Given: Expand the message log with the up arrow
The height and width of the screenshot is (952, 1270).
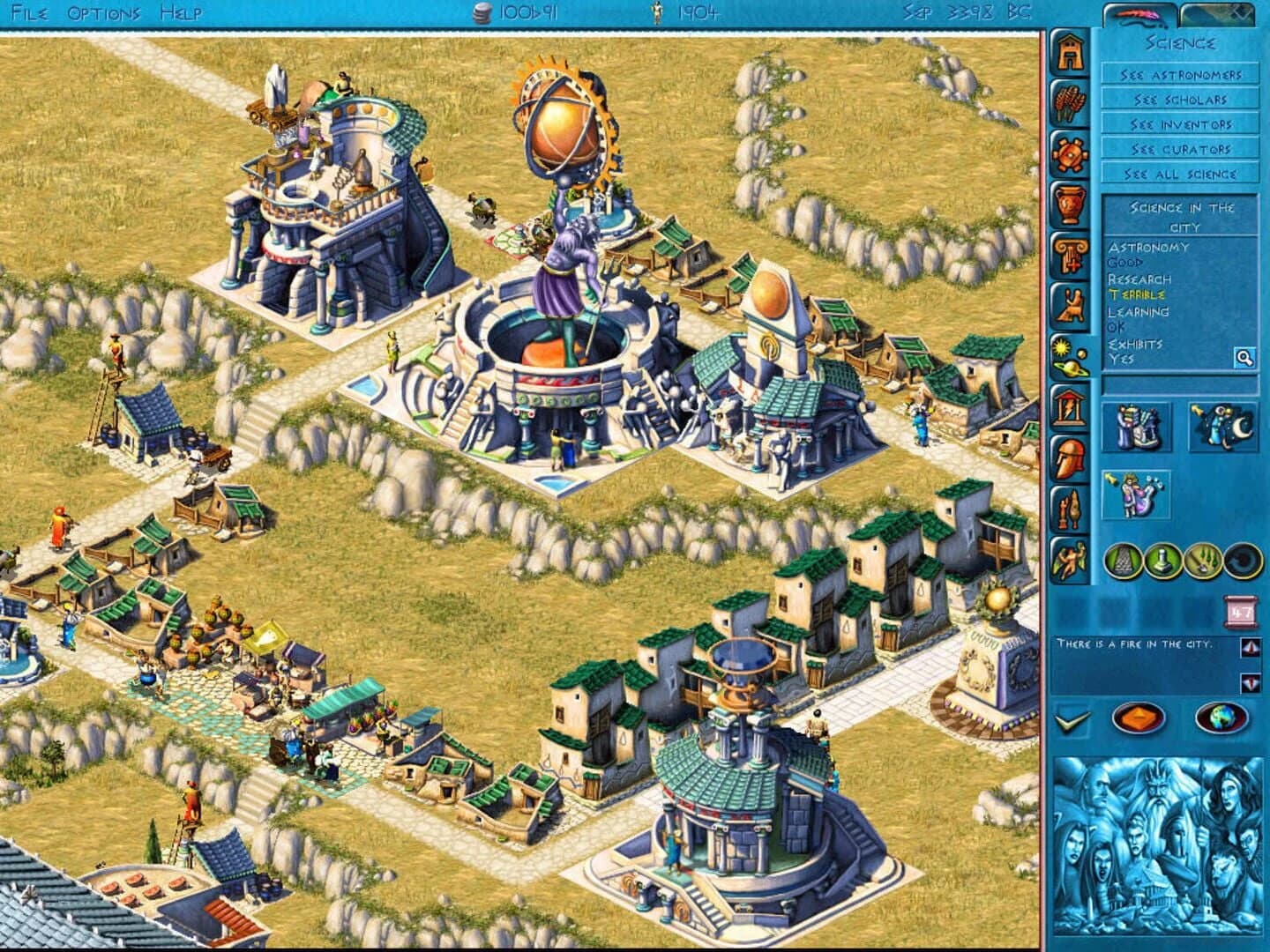Looking at the screenshot, I should coord(1249,646).
